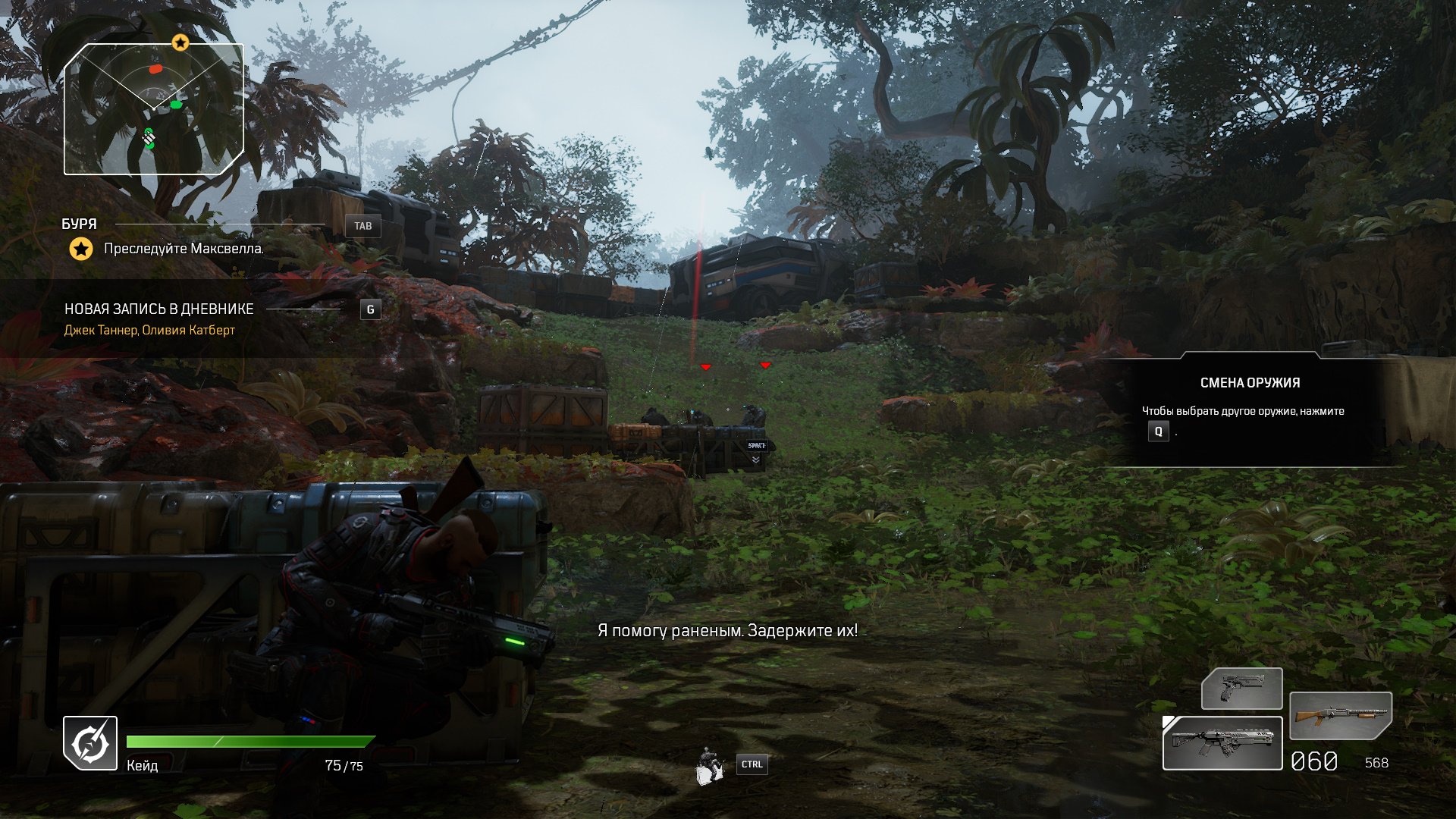Click the gold star objective marker on minimap
Viewport: 1456px width, 819px height.
point(180,42)
